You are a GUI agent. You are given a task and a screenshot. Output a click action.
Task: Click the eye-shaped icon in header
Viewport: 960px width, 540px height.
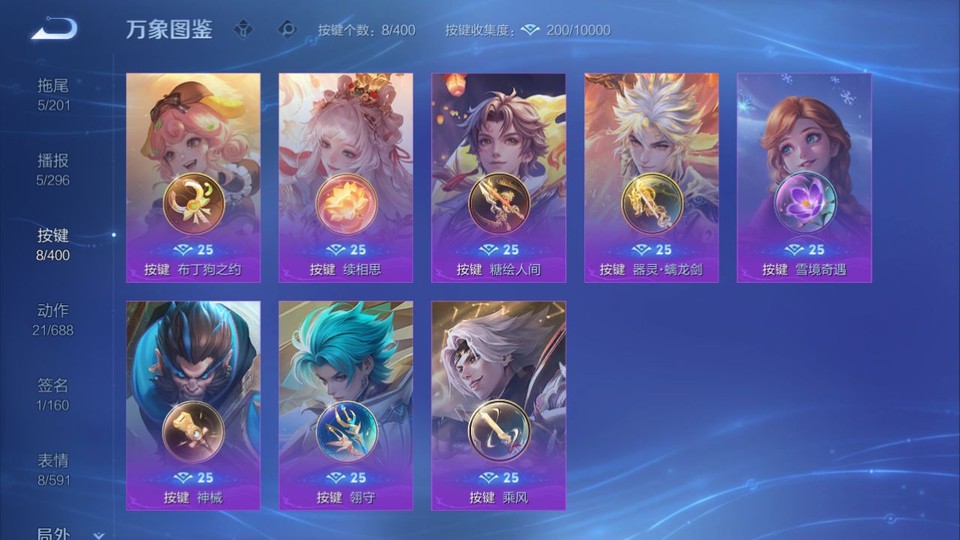tap(287, 29)
